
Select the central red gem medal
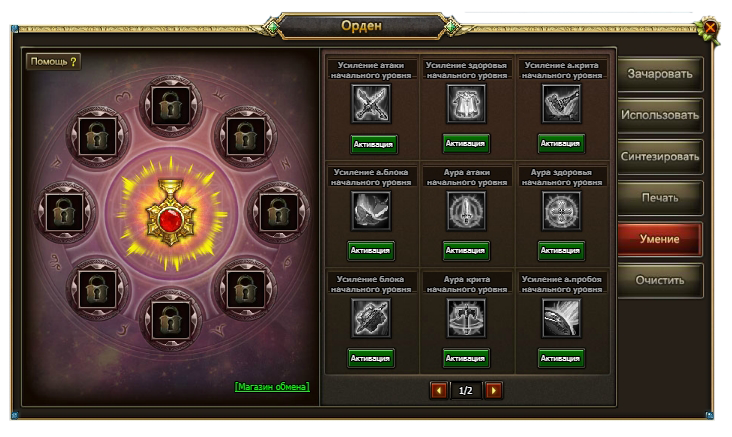tap(166, 214)
